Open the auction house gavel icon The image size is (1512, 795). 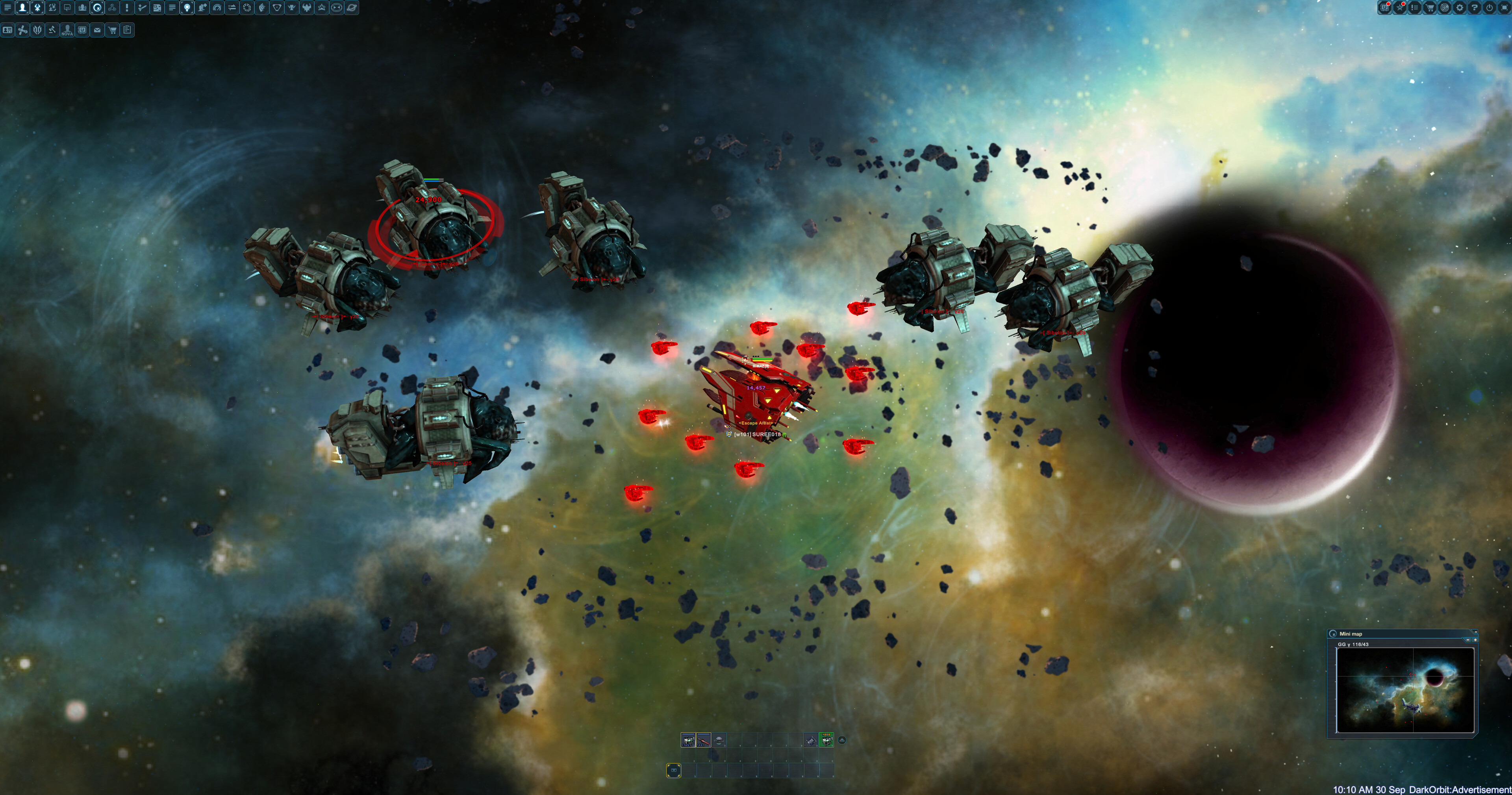pos(52,30)
